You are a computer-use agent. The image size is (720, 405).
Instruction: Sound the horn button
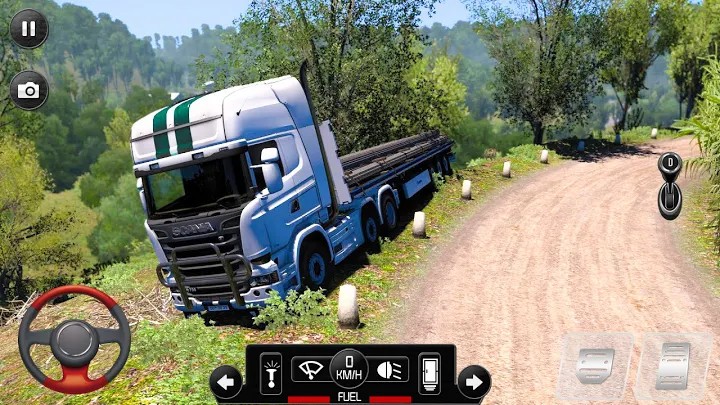click(x=271, y=373)
